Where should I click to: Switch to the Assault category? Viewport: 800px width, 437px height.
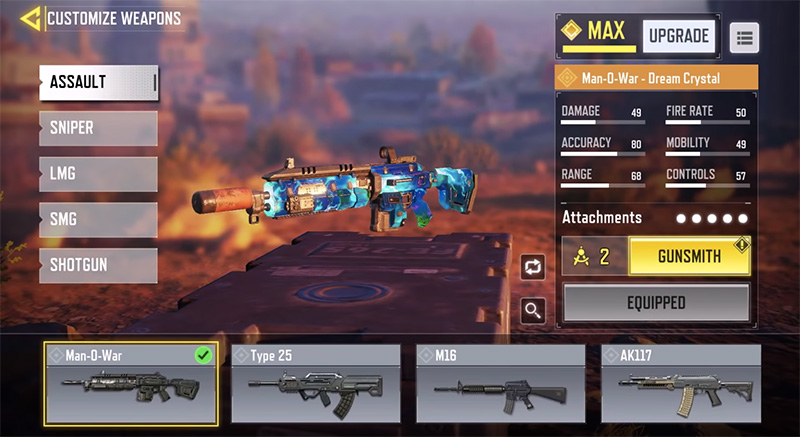coord(98,82)
